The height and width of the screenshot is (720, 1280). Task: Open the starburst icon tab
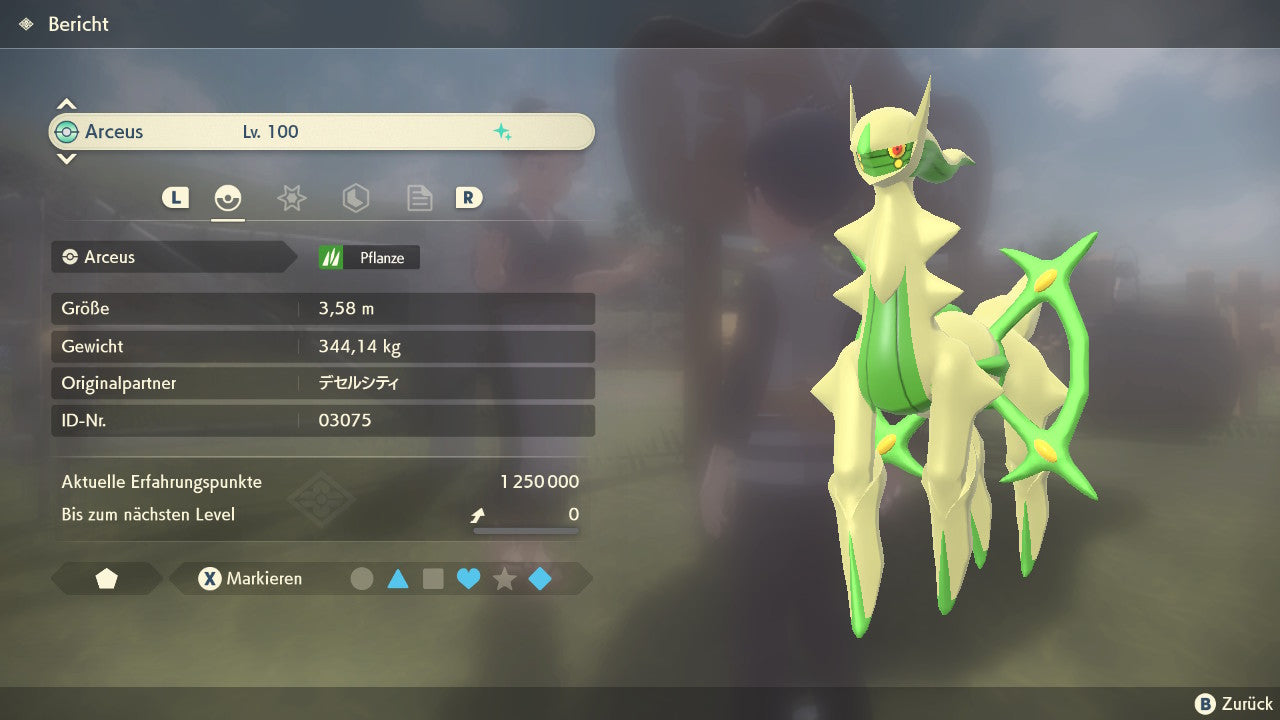[291, 198]
